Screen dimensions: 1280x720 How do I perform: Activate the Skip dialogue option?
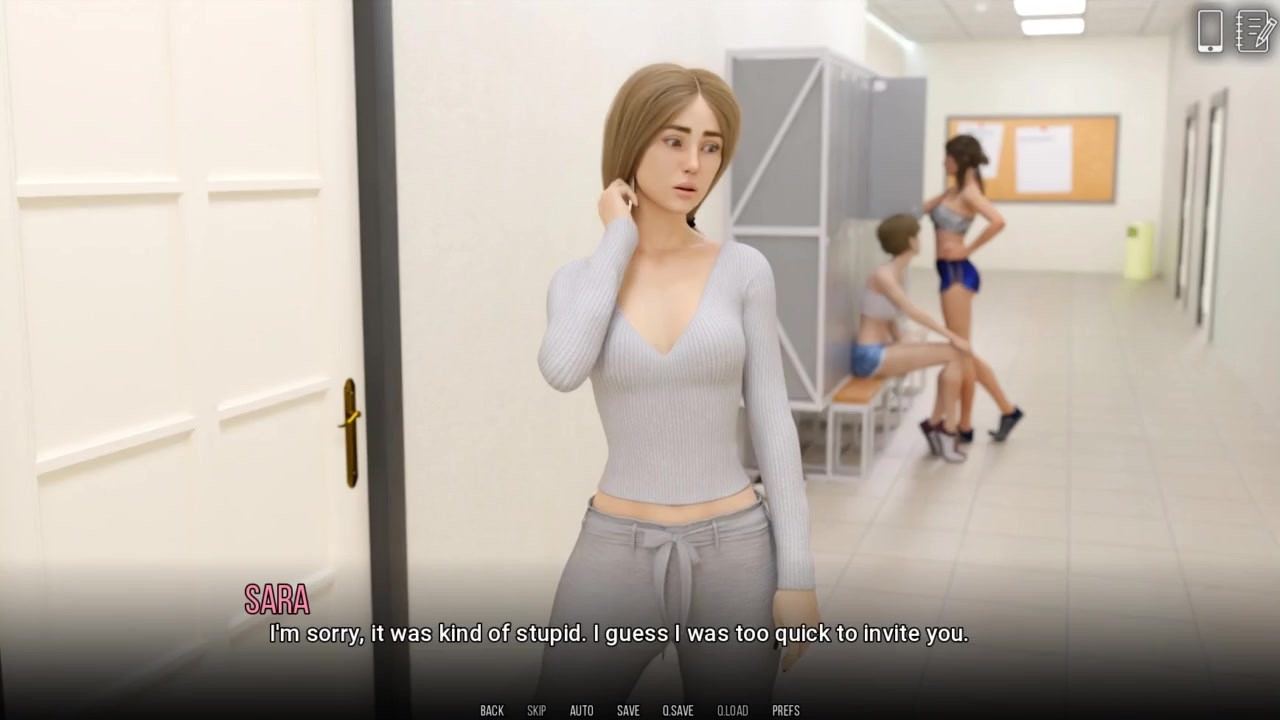tap(537, 711)
